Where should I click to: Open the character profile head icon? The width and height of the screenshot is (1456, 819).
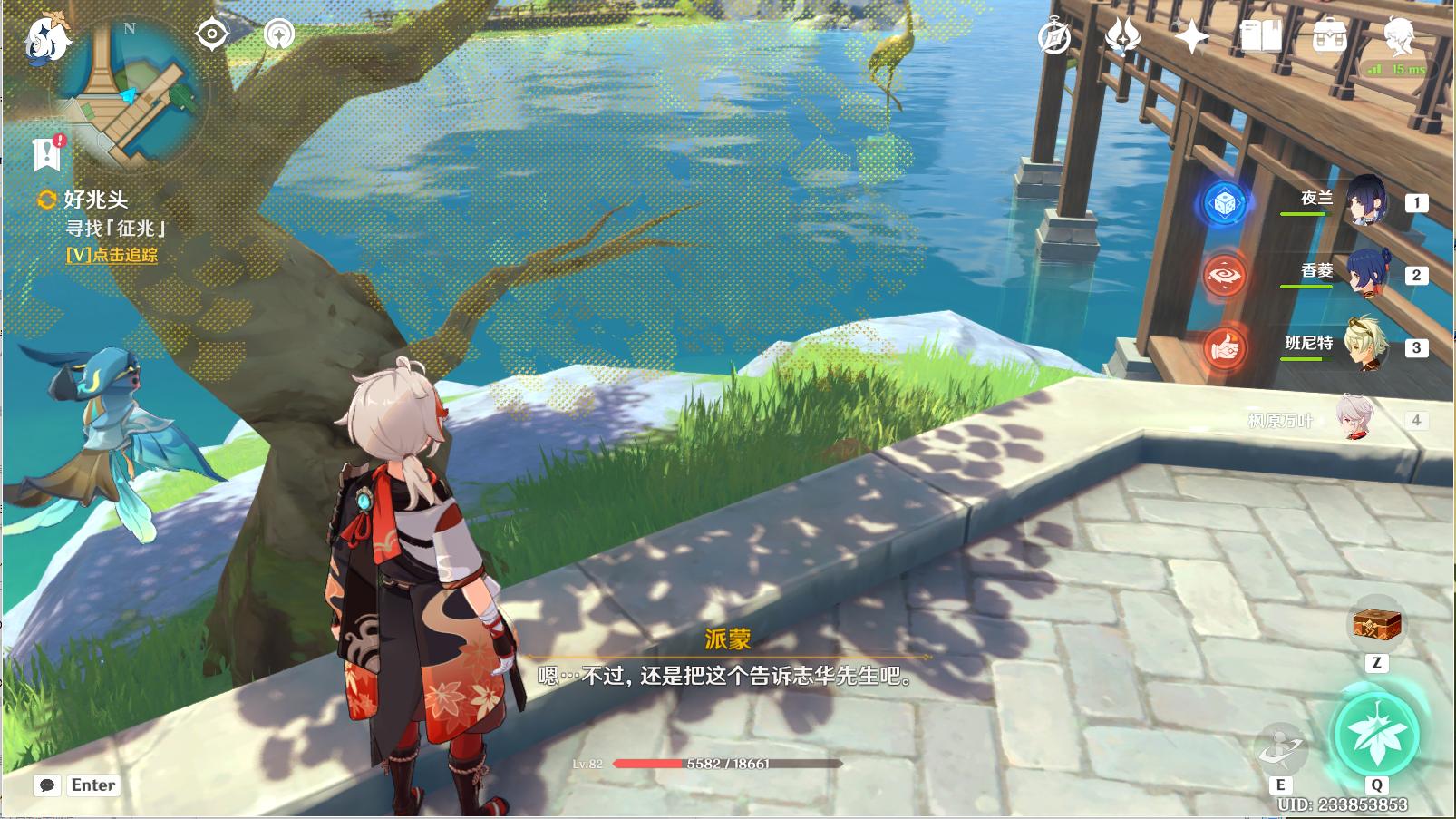(x=1399, y=35)
